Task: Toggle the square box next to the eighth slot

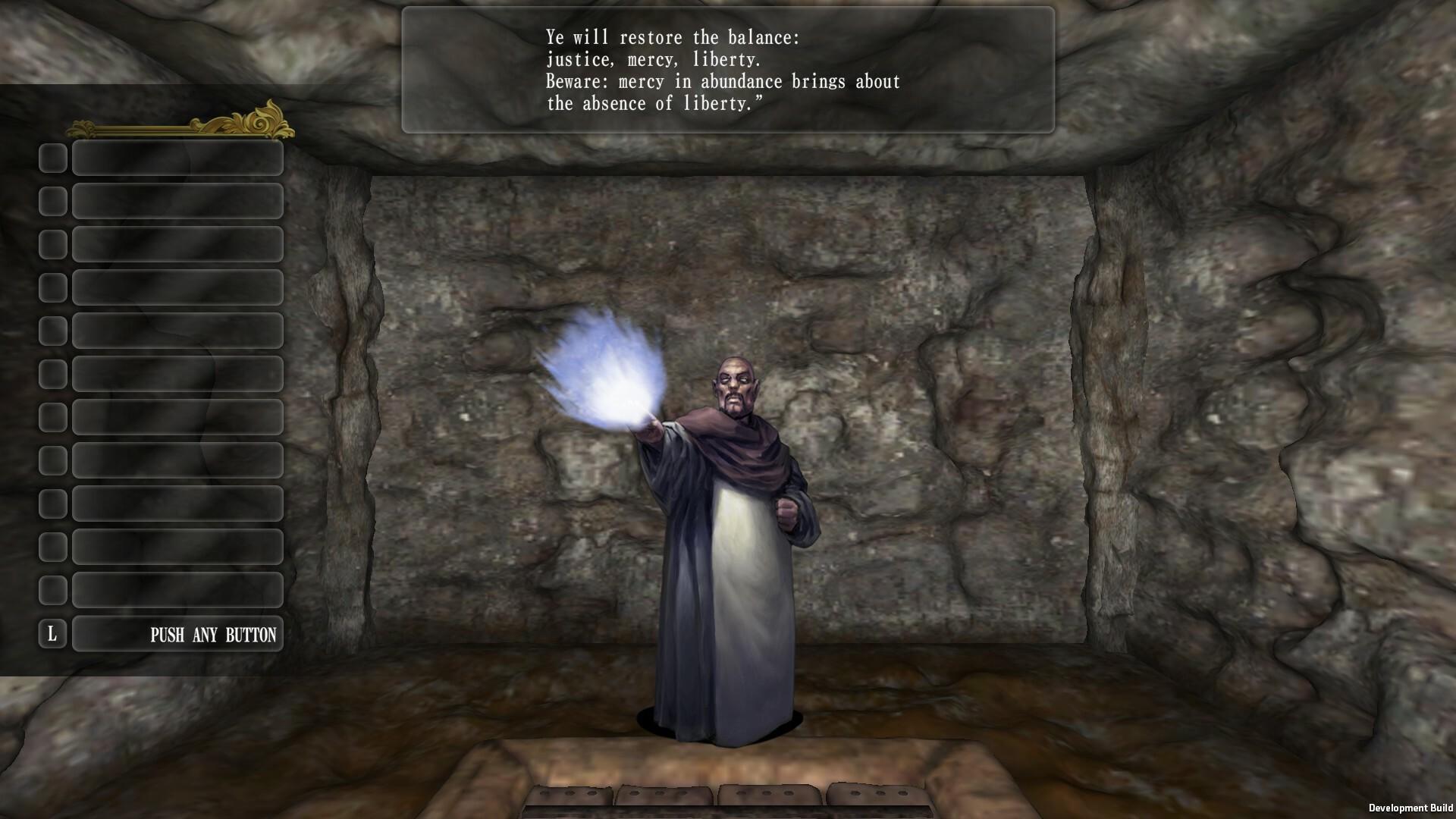Action: pos(53,460)
